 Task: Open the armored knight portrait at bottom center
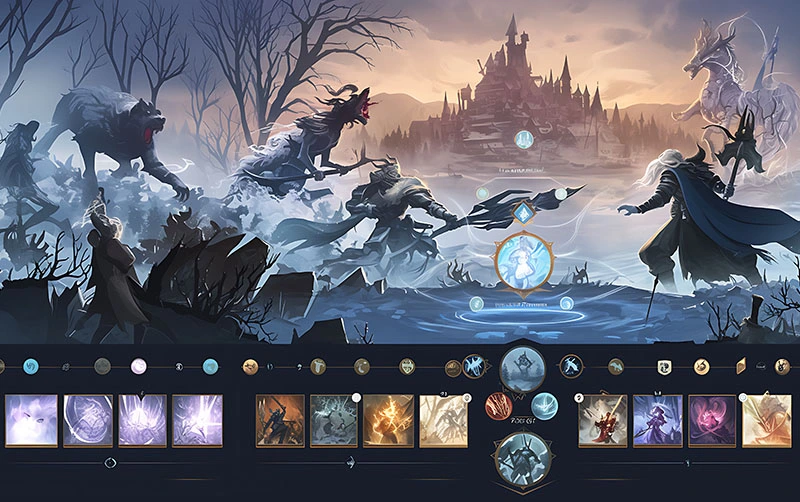point(521,458)
